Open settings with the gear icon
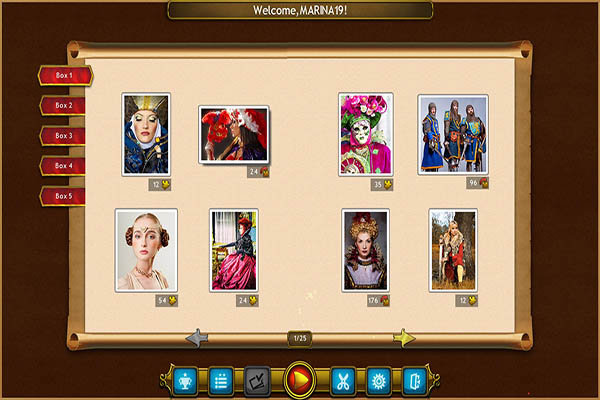The height and width of the screenshot is (400, 600). point(379,380)
